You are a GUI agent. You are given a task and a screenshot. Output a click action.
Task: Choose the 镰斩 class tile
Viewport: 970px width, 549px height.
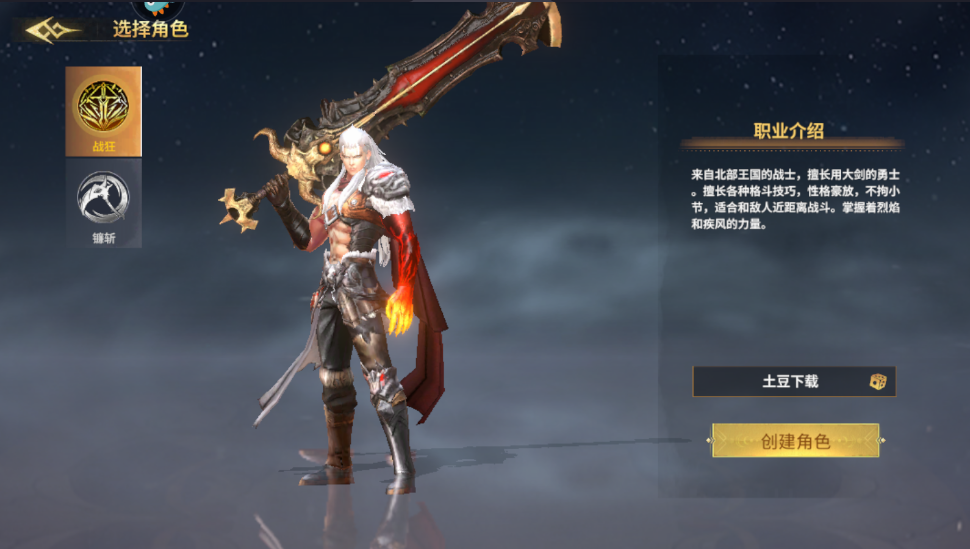point(104,205)
